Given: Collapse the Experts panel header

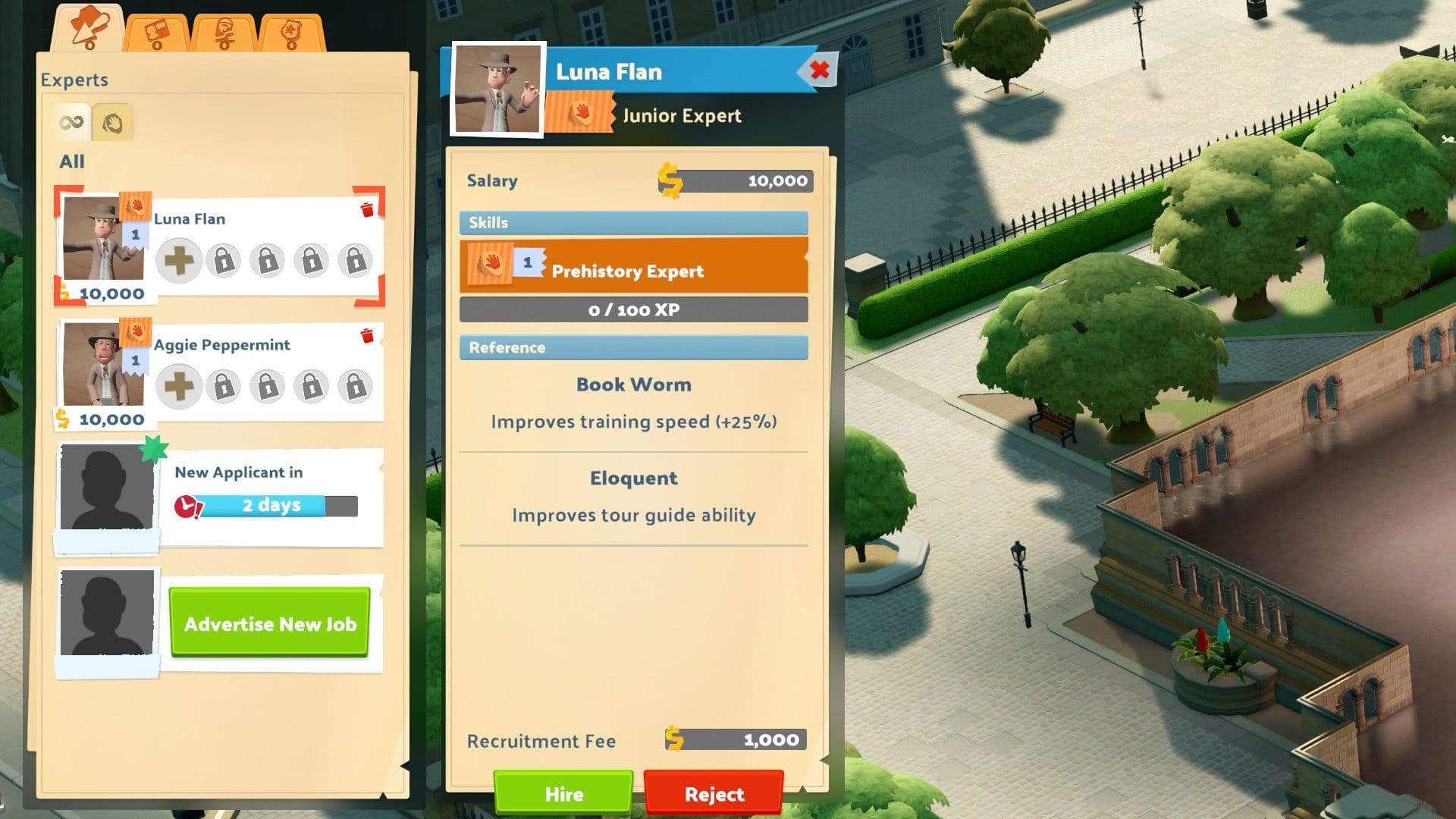Looking at the screenshot, I should pos(76,80).
